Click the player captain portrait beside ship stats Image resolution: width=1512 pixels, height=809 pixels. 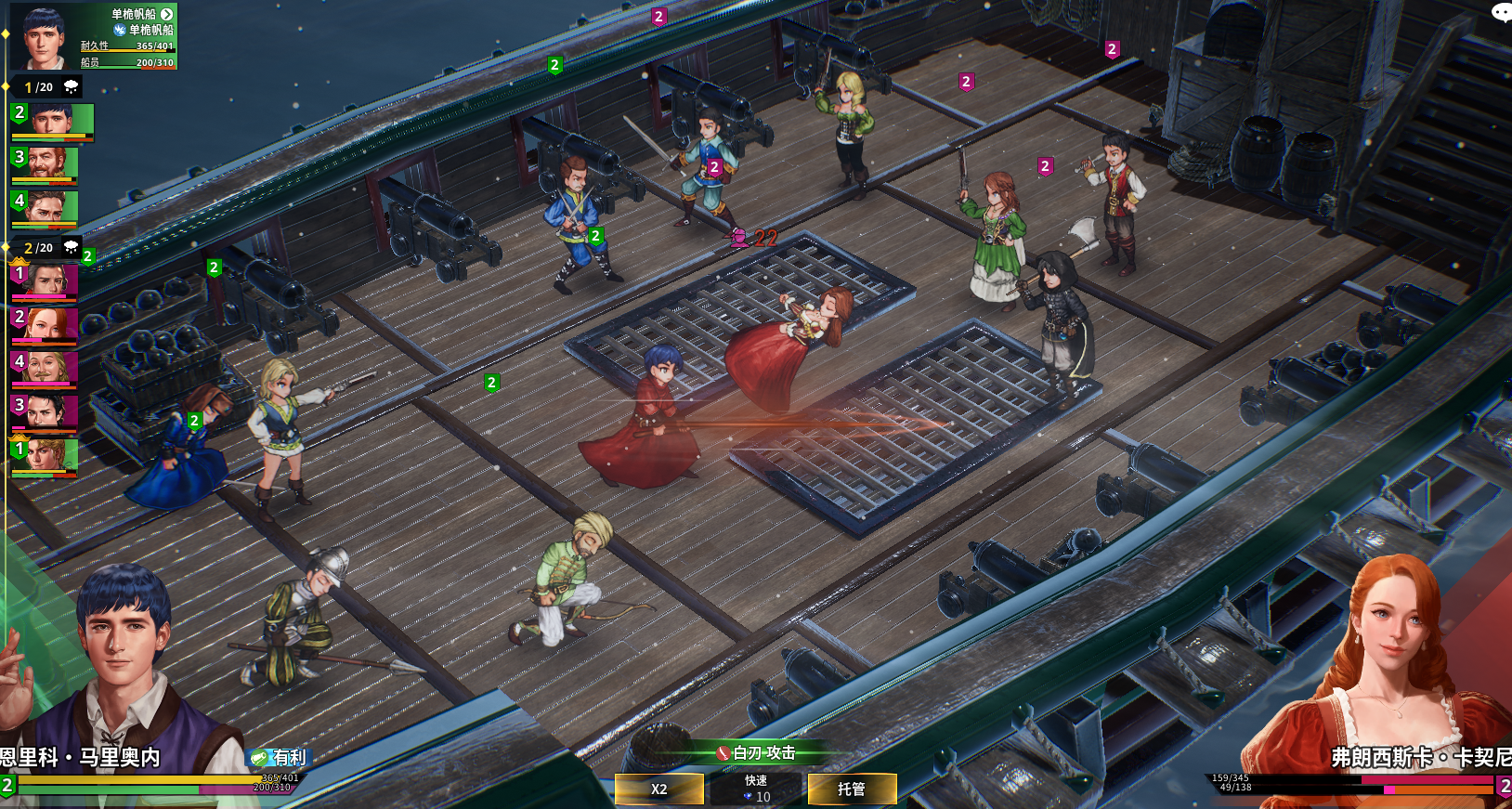pyautogui.click(x=43, y=37)
